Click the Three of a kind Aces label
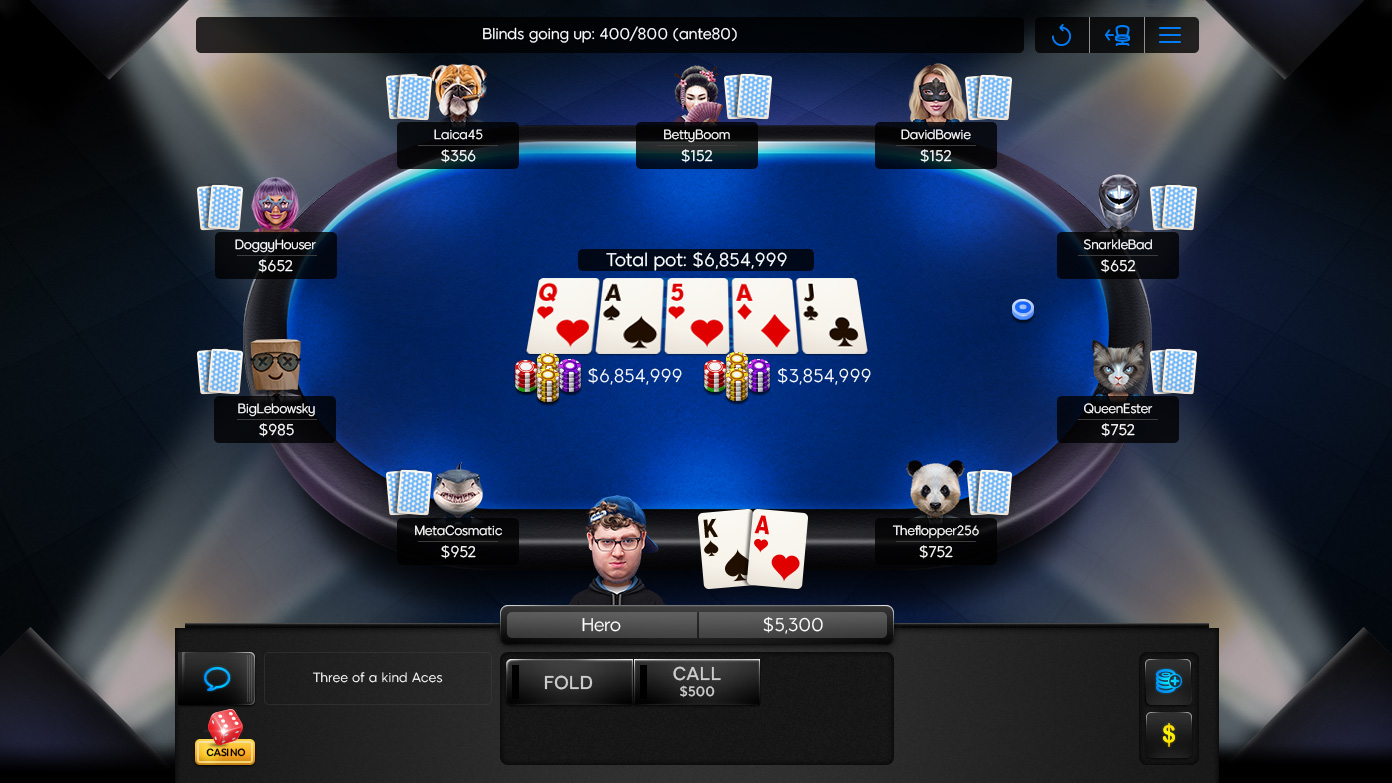The image size is (1392, 783). (377, 678)
